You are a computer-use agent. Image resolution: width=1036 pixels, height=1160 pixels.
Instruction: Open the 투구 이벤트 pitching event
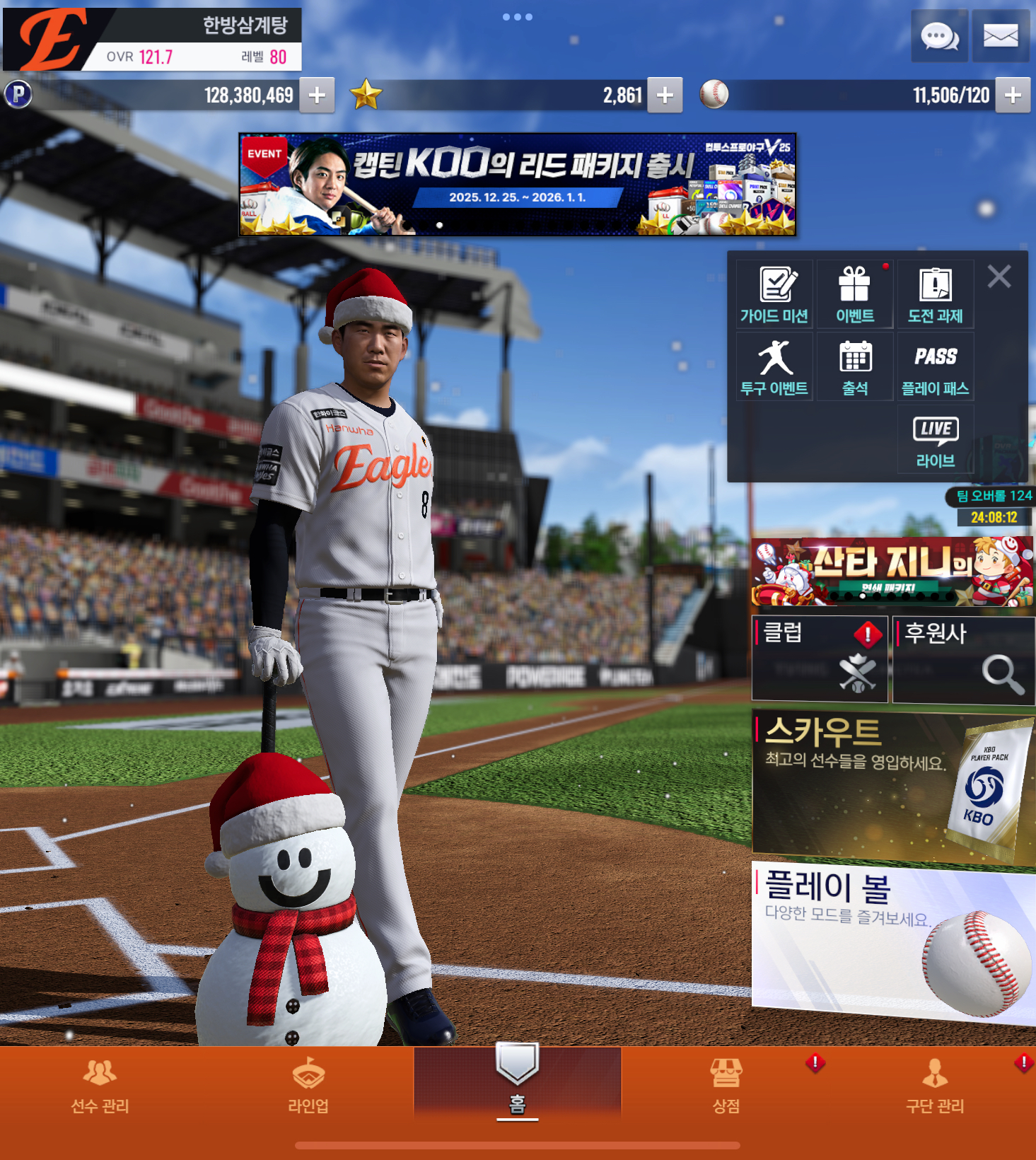[774, 367]
